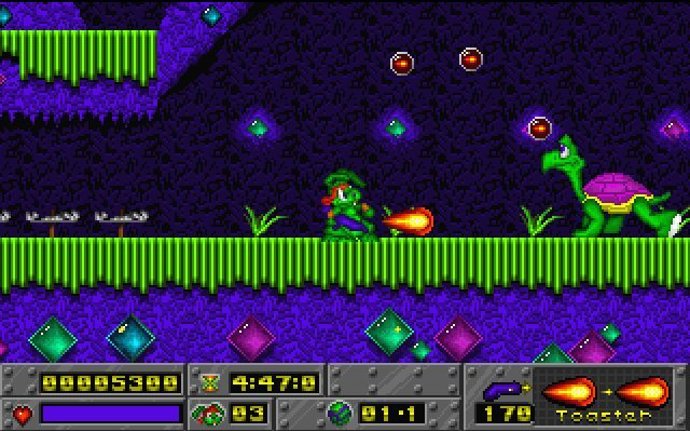690x431 pixels.
Task: Click the hourglass timer icon
Action: (x=210, y=382)
